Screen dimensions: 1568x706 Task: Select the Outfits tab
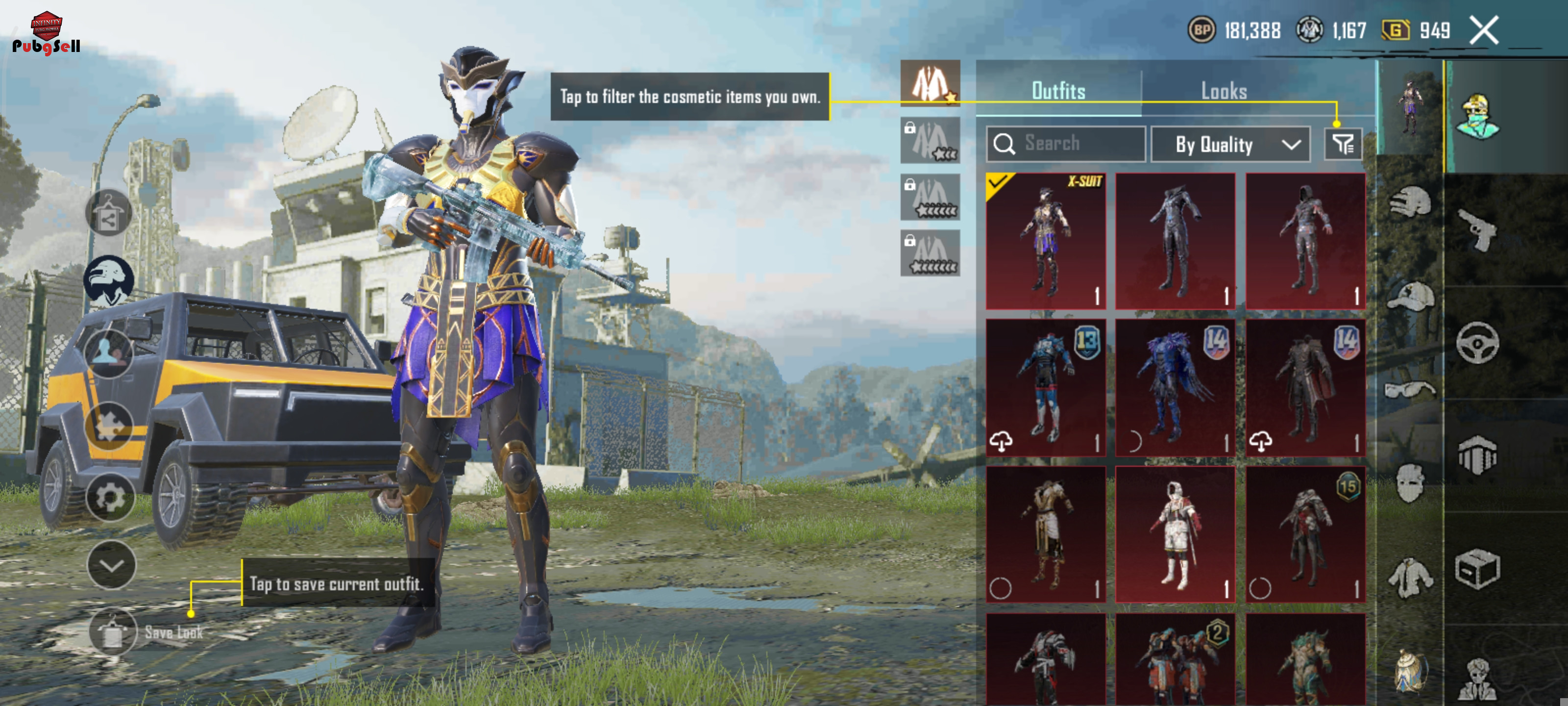point(1058,91)
